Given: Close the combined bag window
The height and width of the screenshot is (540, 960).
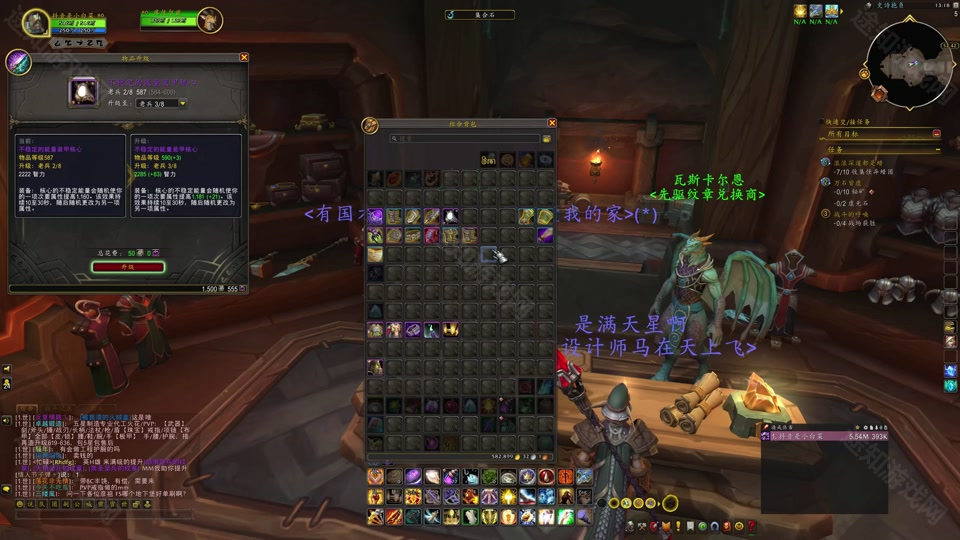Looking at the screenshot, I should click(551, 123).
